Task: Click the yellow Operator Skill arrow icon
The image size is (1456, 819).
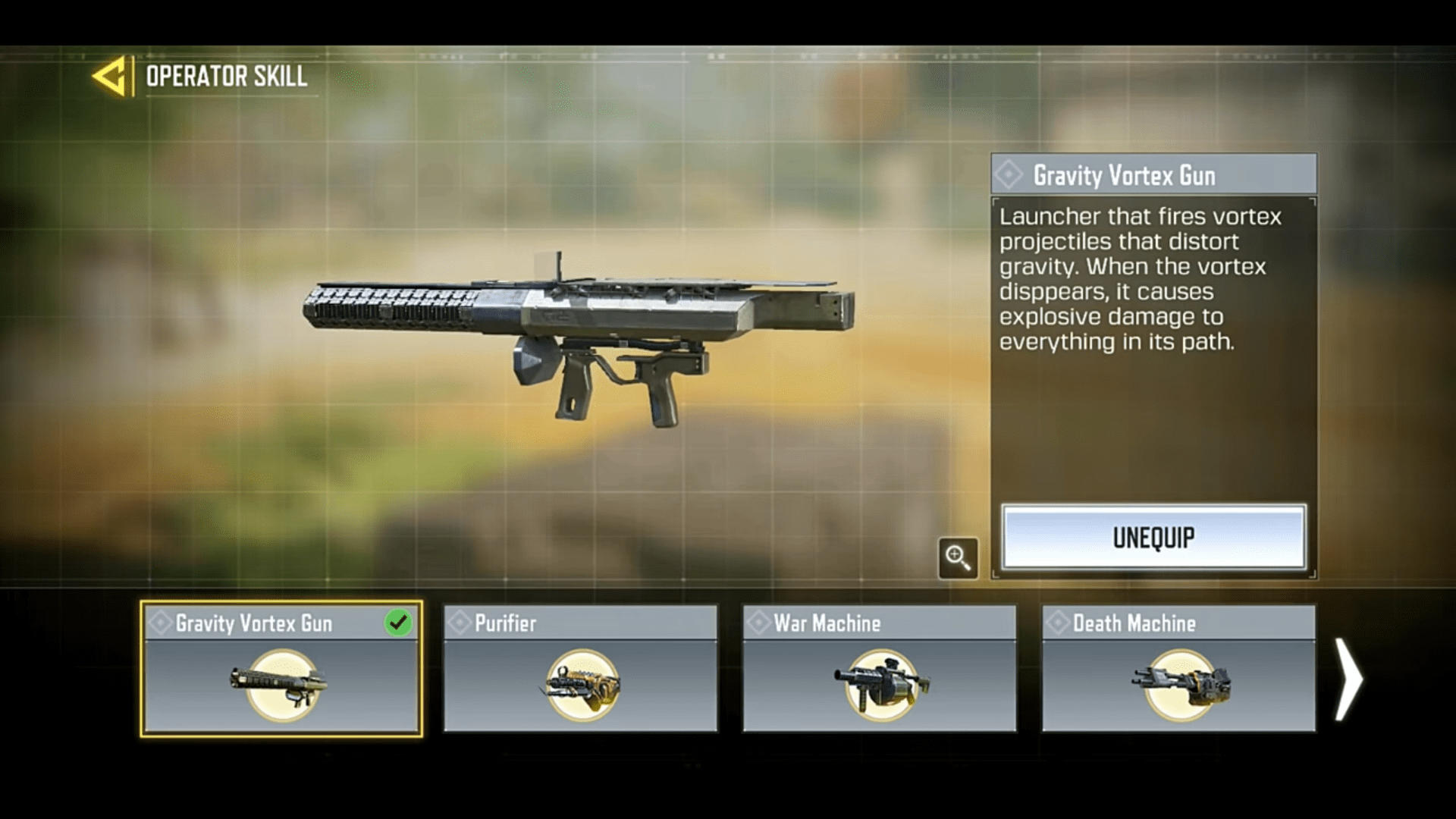Action: [x=108, y=75]
